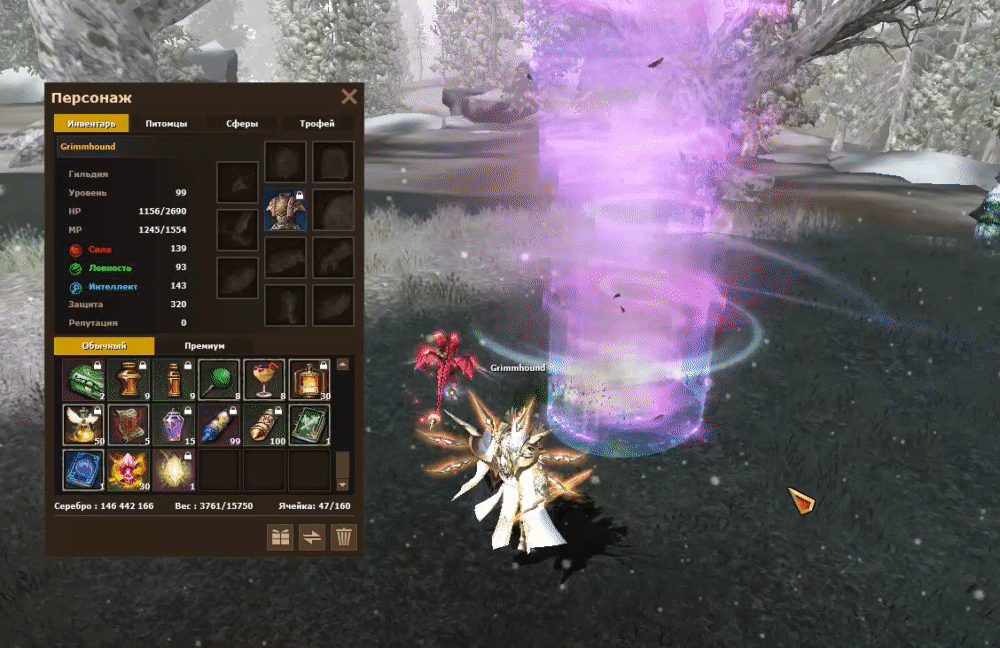This screenshot has width=1000, height=648.
Task: Select the green spellbook item
Action: (309, 425)
